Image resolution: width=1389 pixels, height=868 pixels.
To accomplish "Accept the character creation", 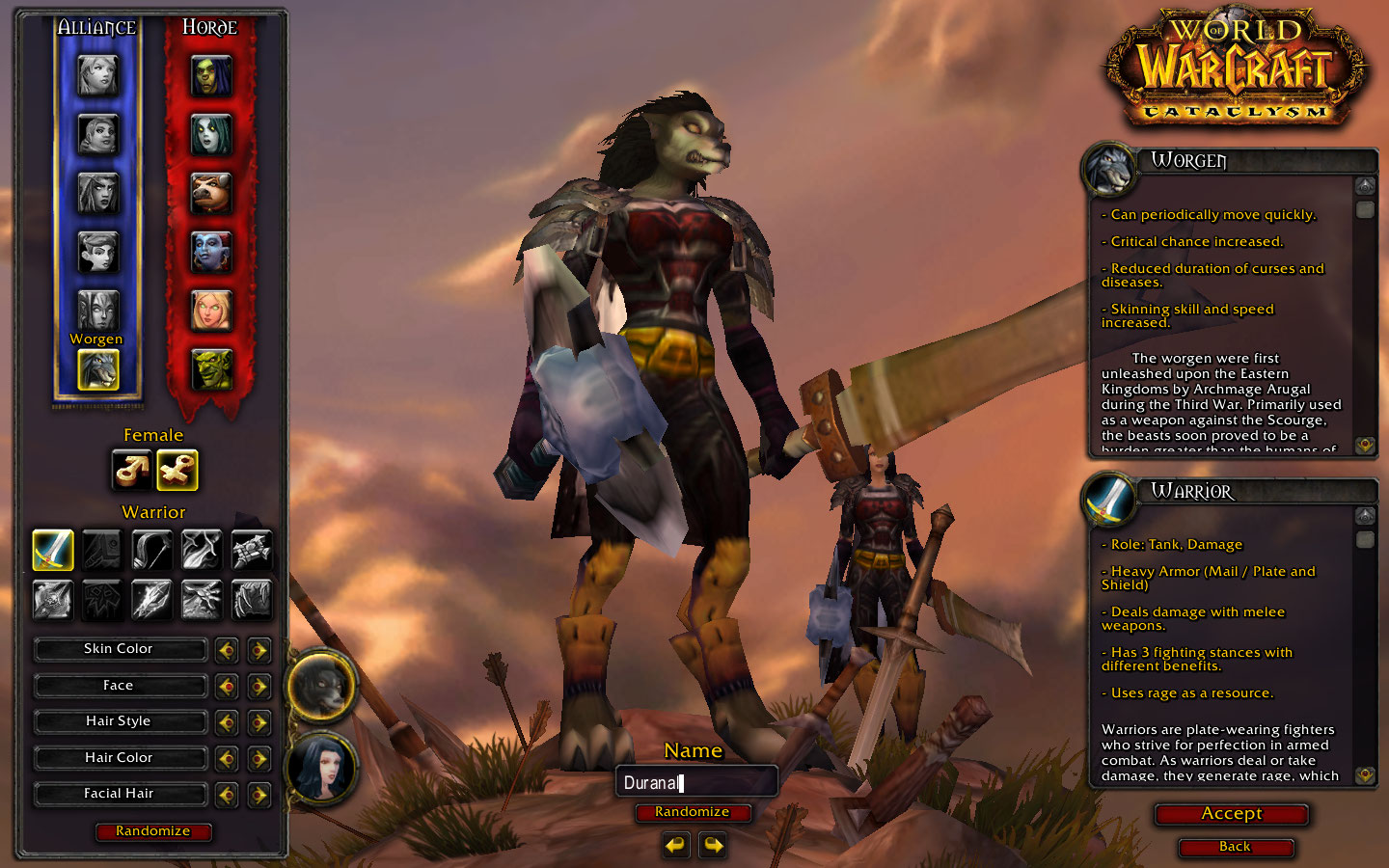I will point(1231,814).
